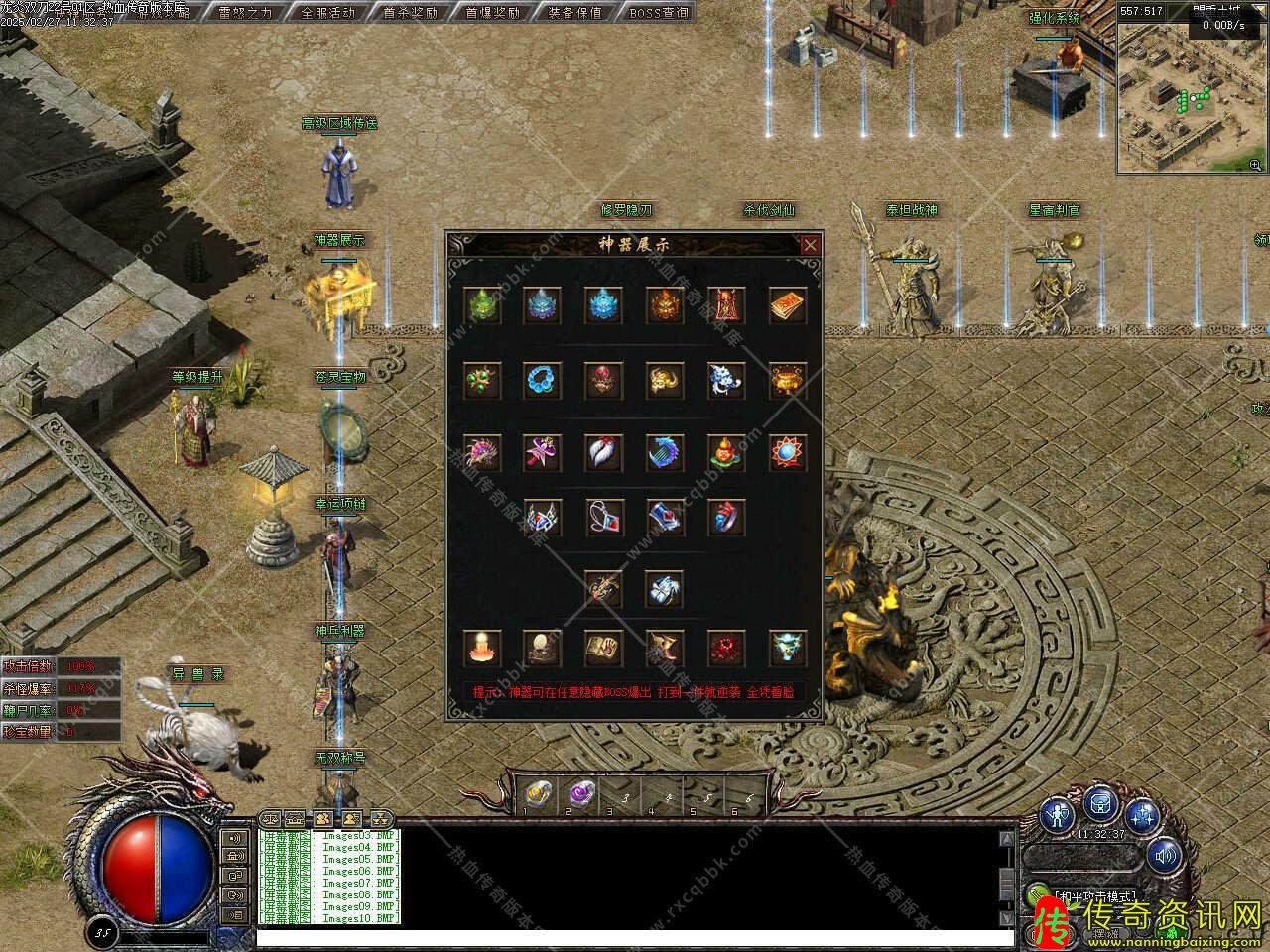Open the 全服活动 server events menu
This screenshot has height=952, width=1270.
(327, 12)
